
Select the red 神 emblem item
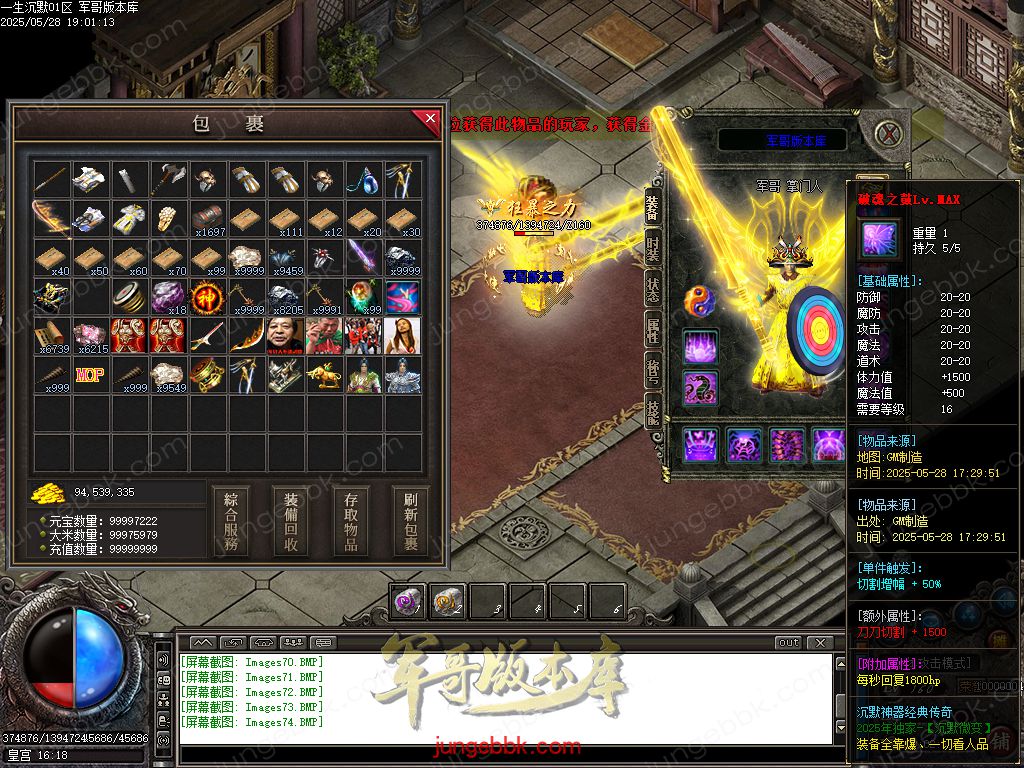pyautogui.click(x=208, y=297)
